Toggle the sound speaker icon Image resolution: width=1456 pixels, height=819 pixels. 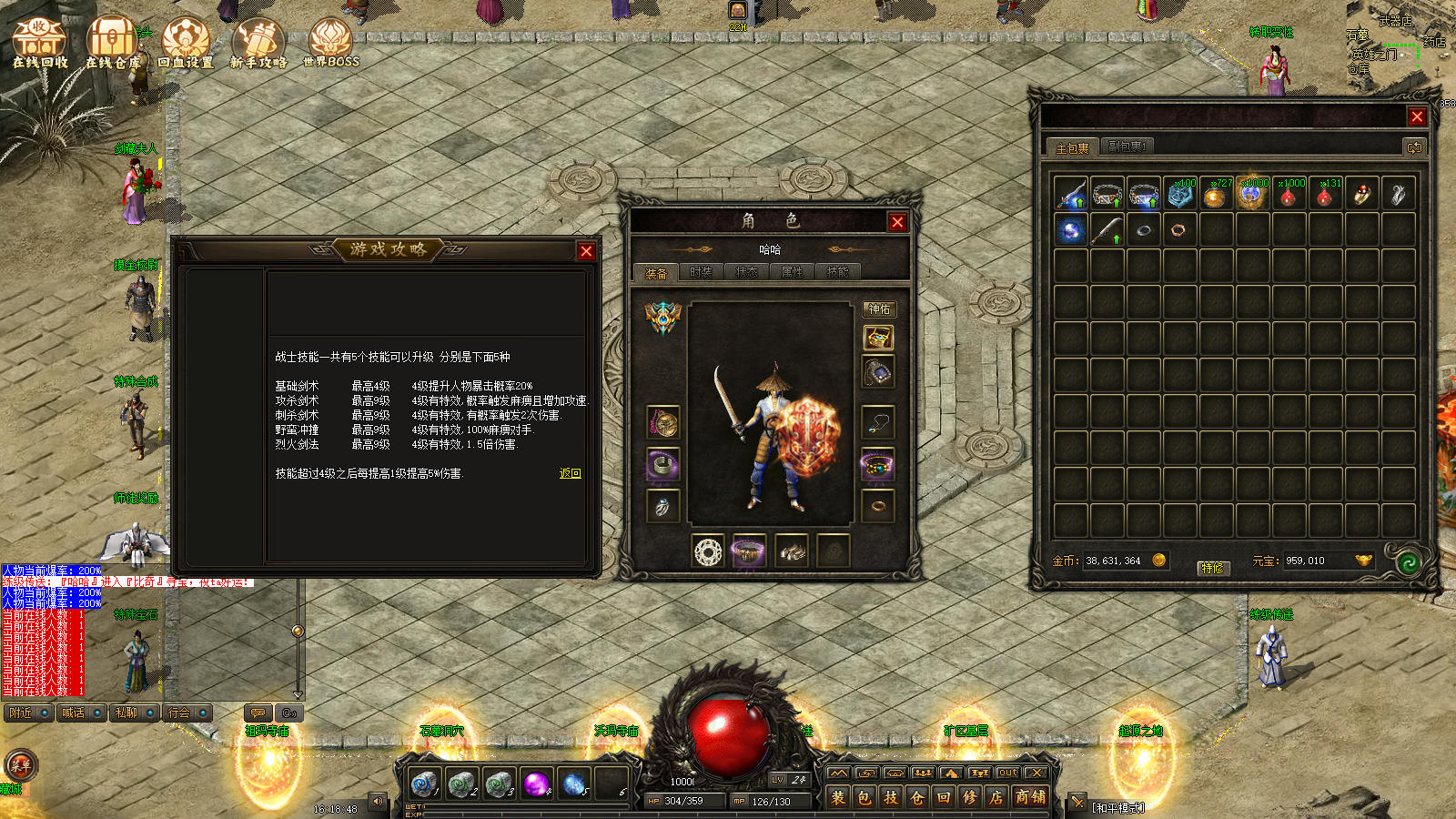tap(378, 802)
